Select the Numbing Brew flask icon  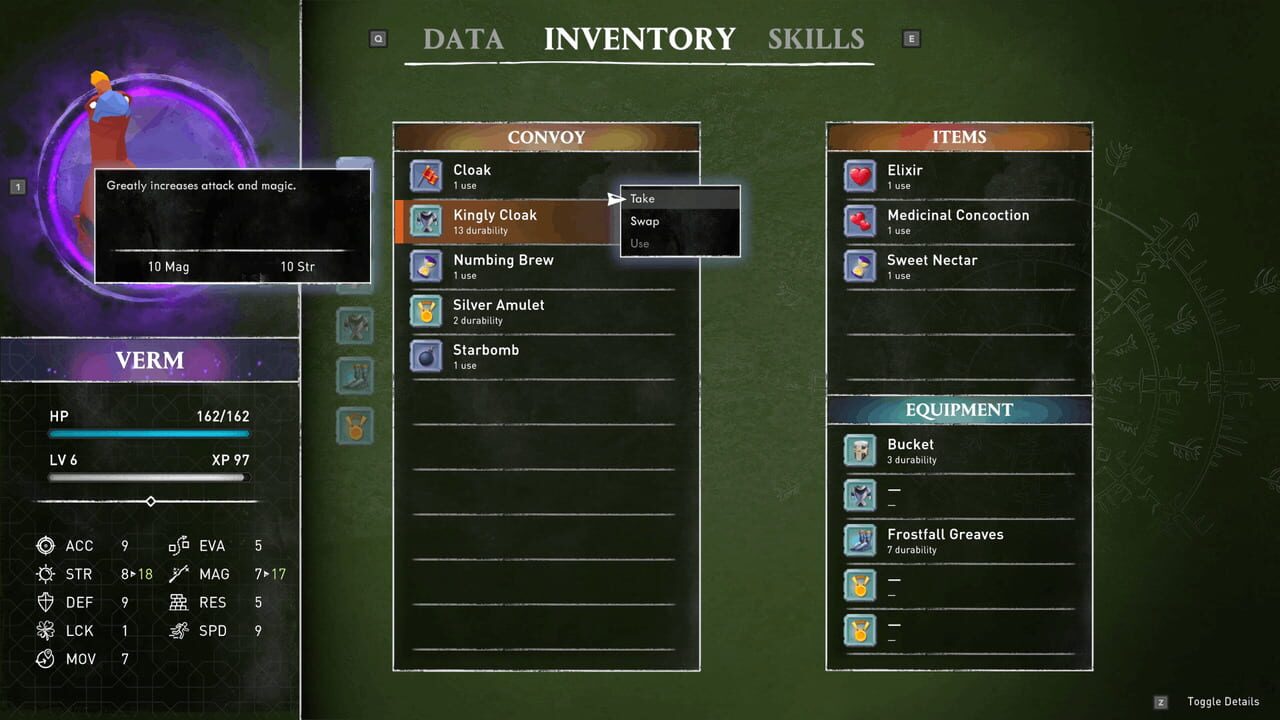(x=426, y=266)
